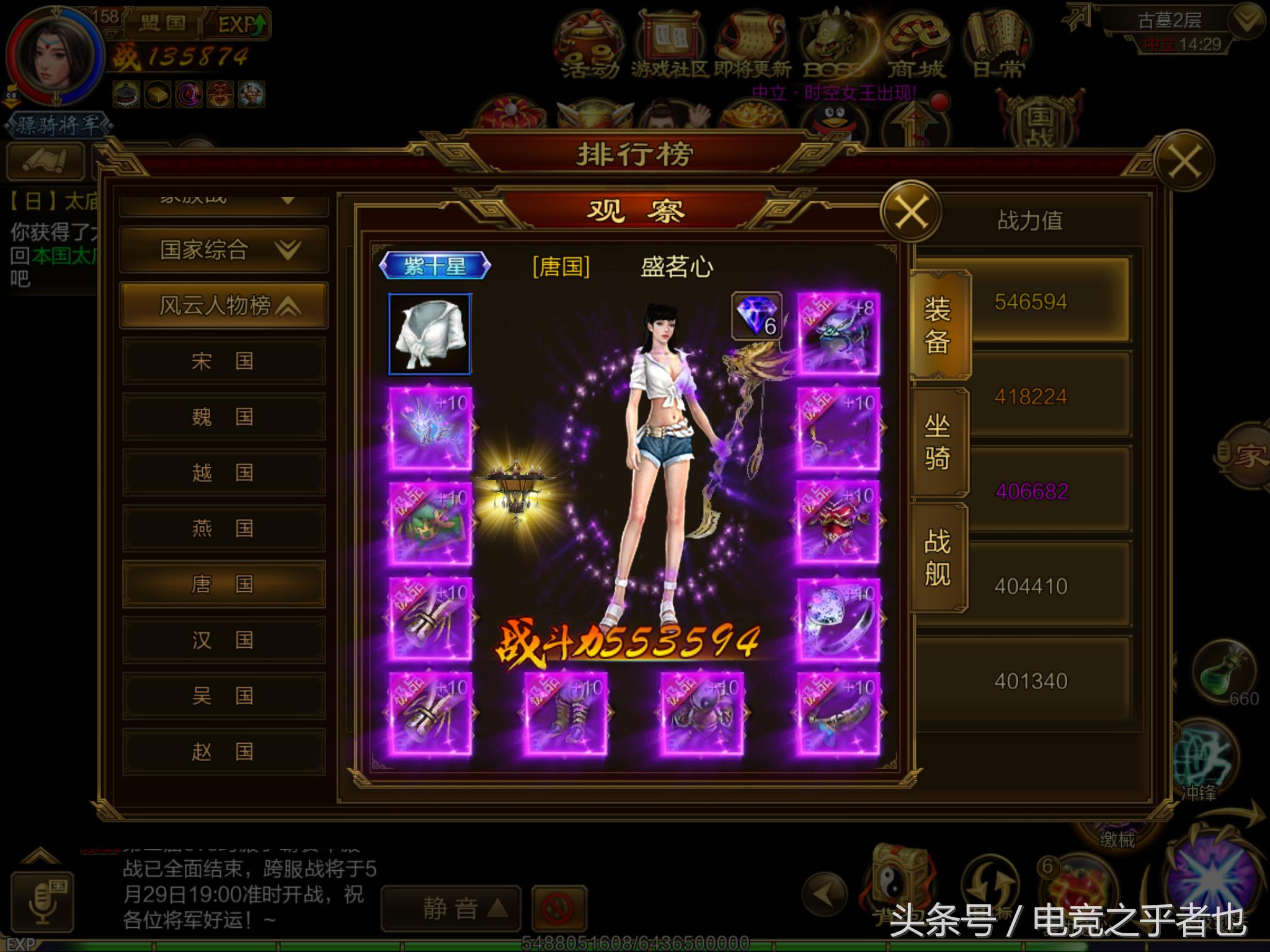
Task: Select 宋国 from the country list
Action: (223, 361)
